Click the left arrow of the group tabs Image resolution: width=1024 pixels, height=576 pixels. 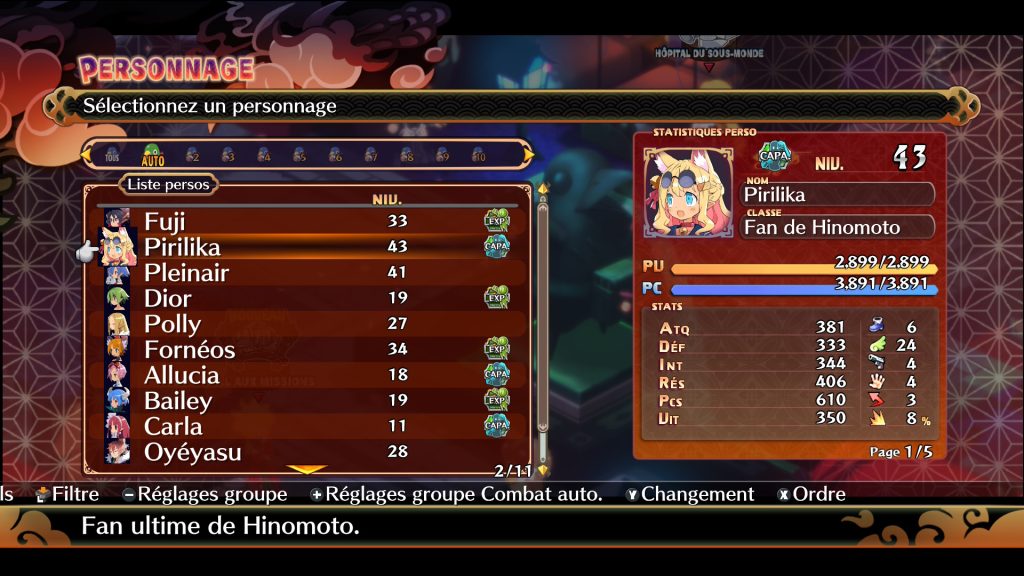(87, 155)
